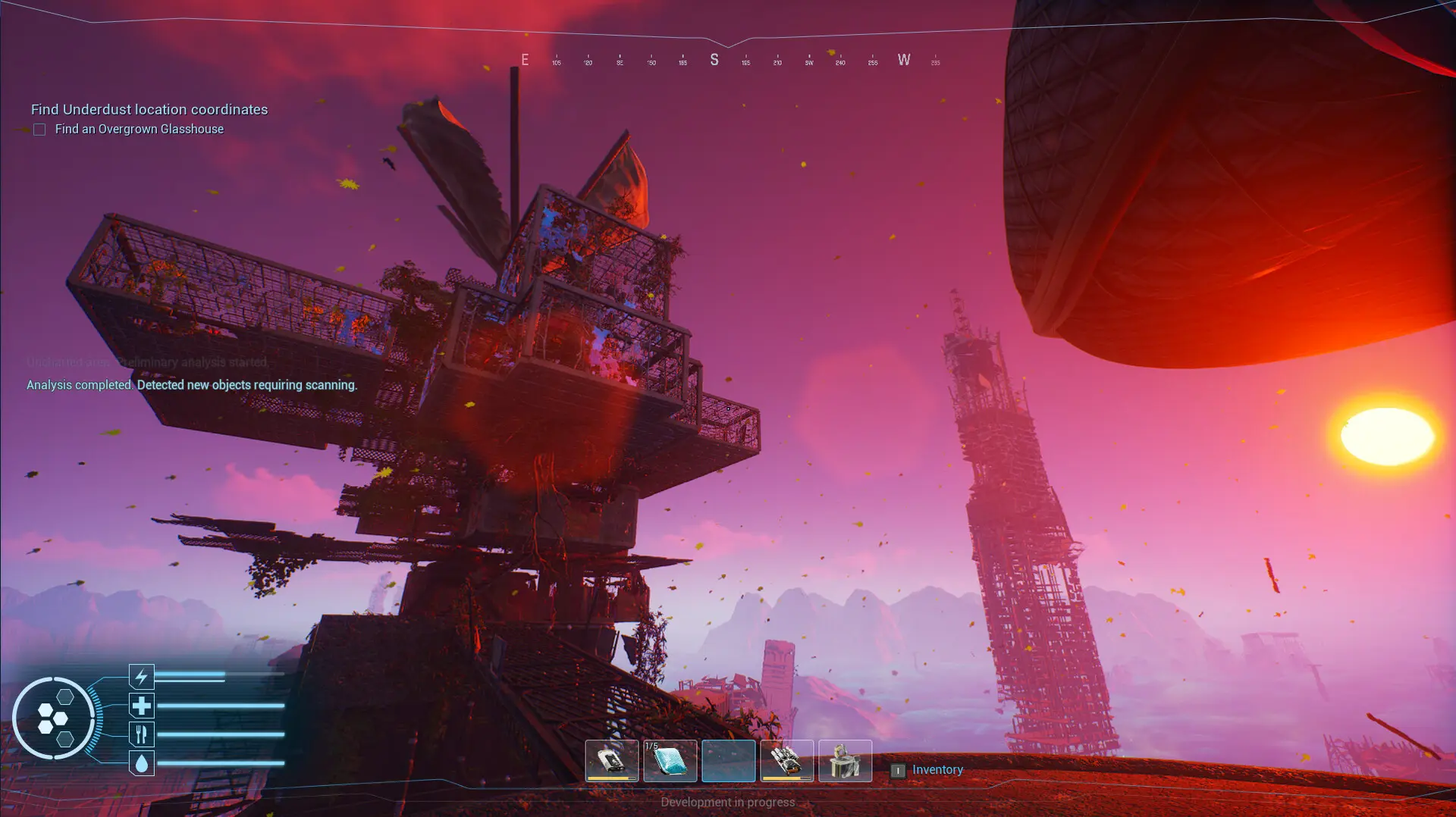The height and width of the screenshot is (817, 1456).
Task: Select the S marker on the compass bar
Action: click(714, 59)
